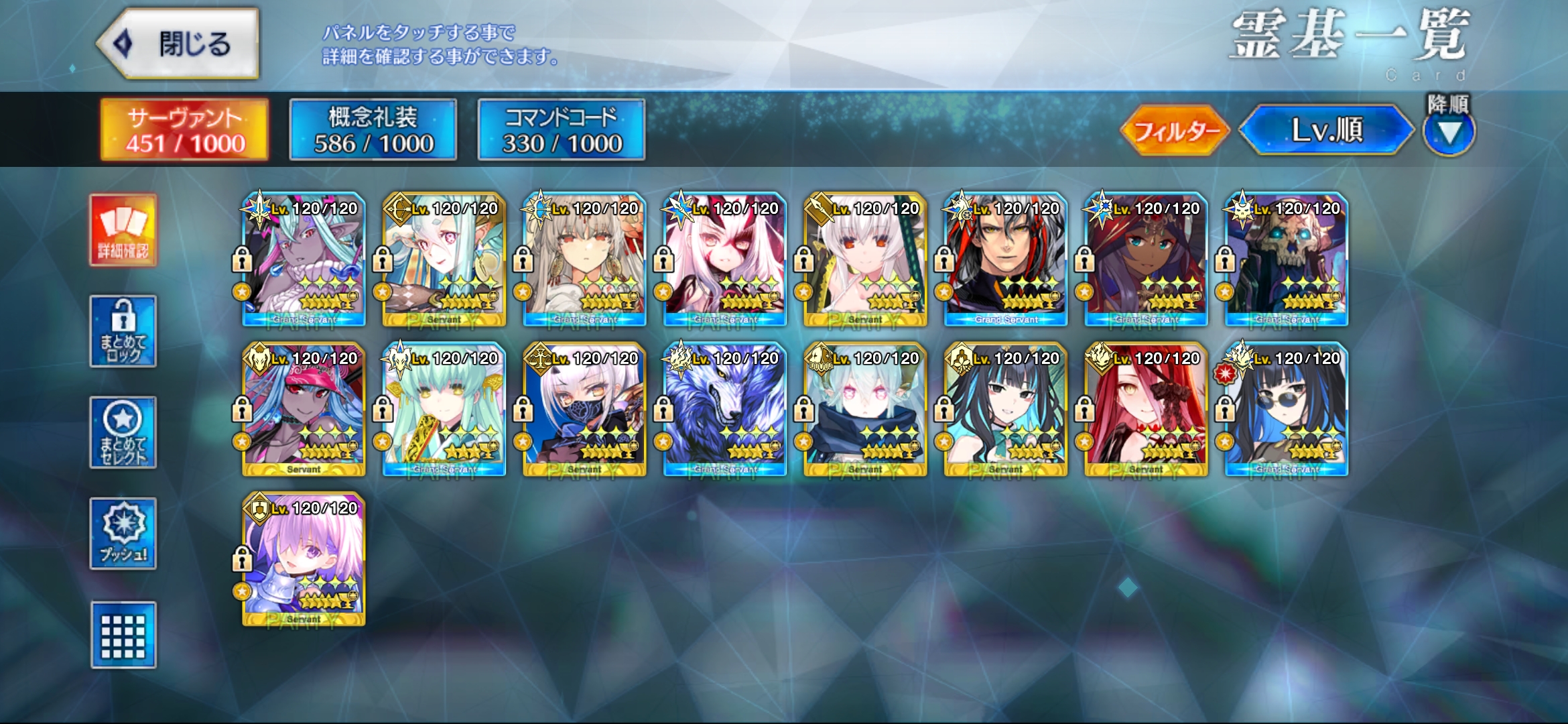Pick the sunglasses-wearing dark-haired servant card
Viewport: 1568px width, 724px height.
1286,410
